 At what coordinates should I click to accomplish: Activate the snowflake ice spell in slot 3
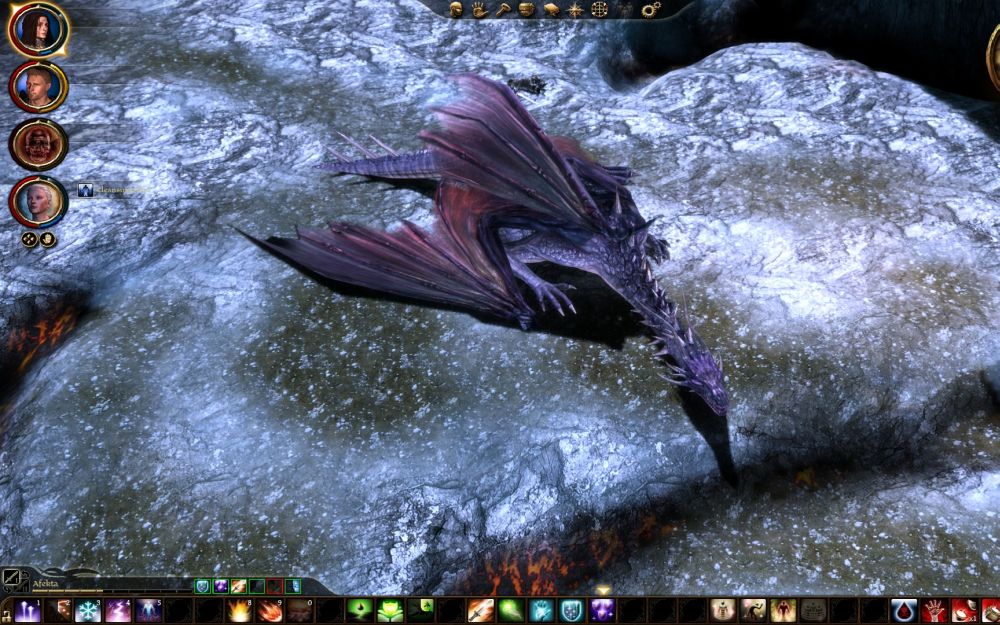pos(88,610)
